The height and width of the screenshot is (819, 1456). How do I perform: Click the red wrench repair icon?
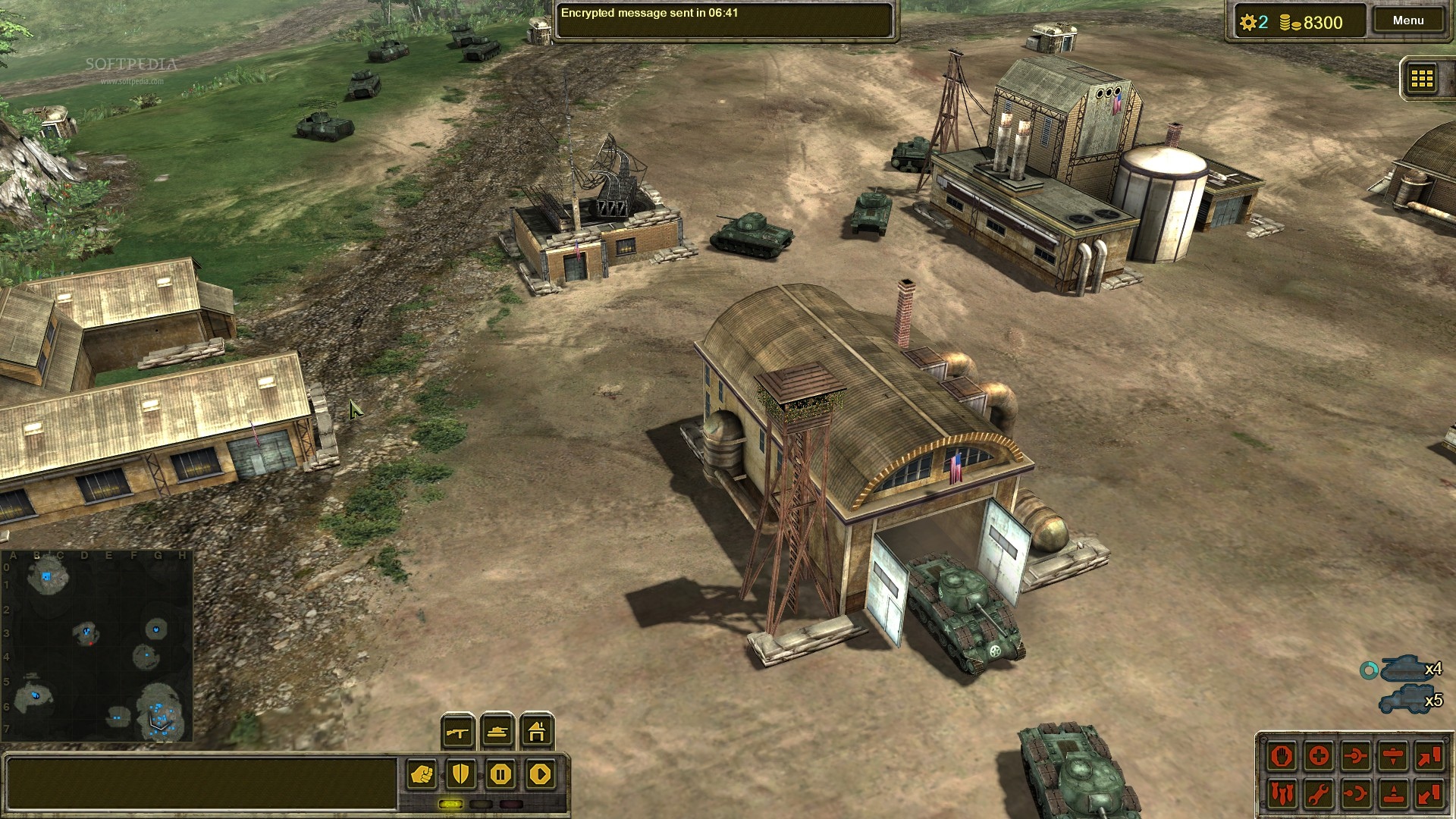1319,794
